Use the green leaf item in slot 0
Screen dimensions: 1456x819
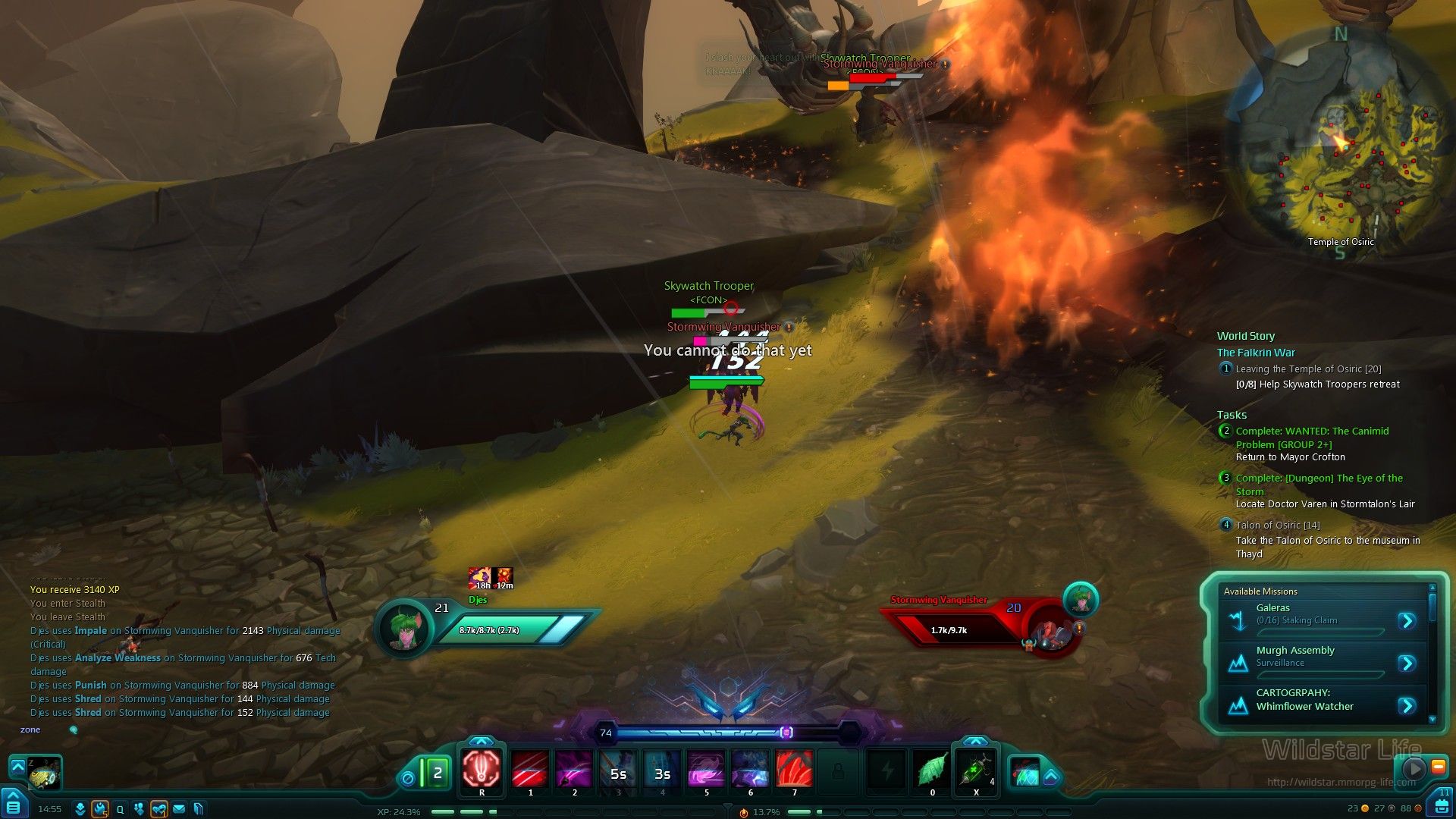tap(932, 769)
